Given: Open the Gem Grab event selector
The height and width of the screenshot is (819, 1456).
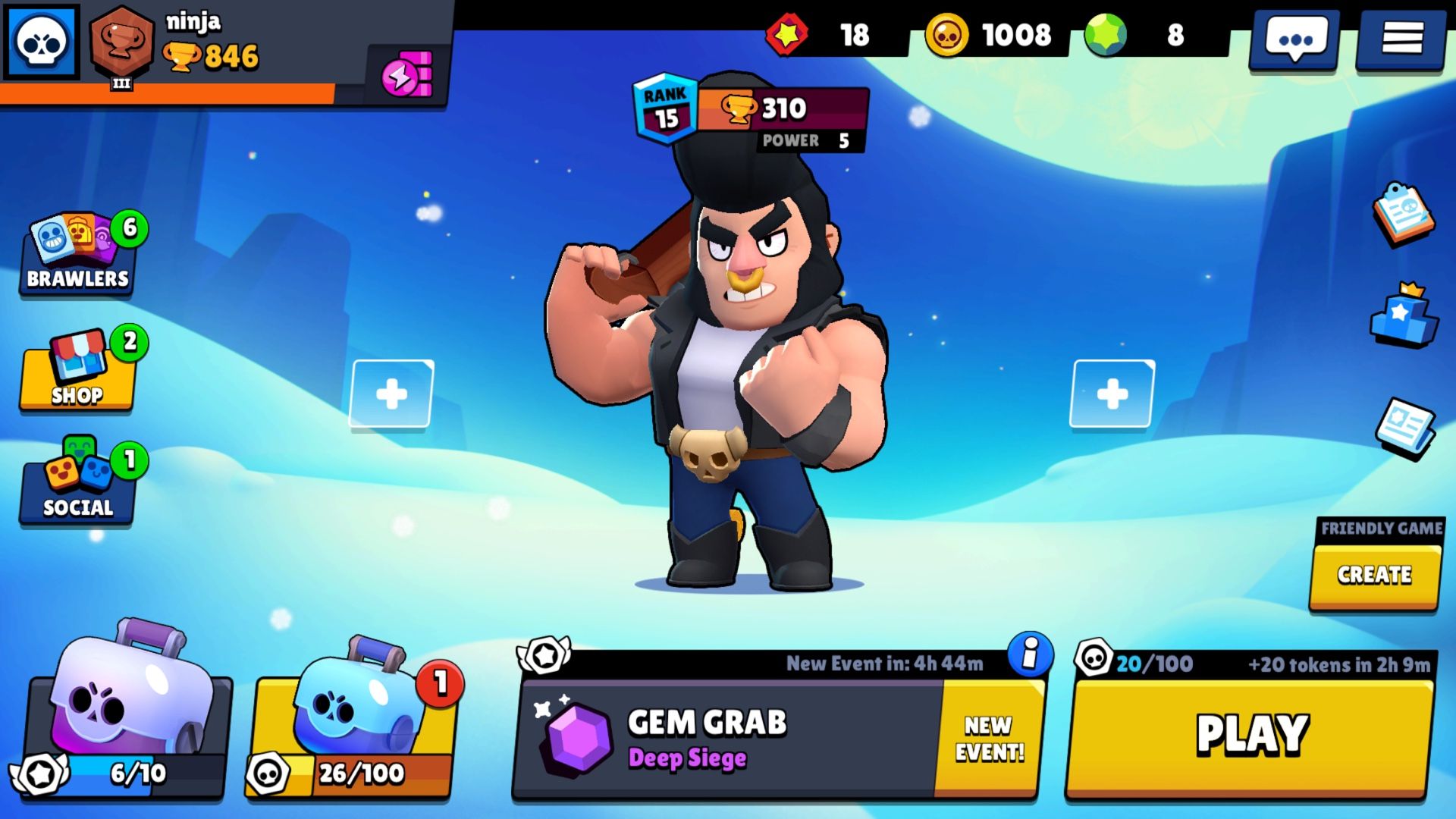Looking at the screenshot, I should pyautogui.click(x=728, y=737).
